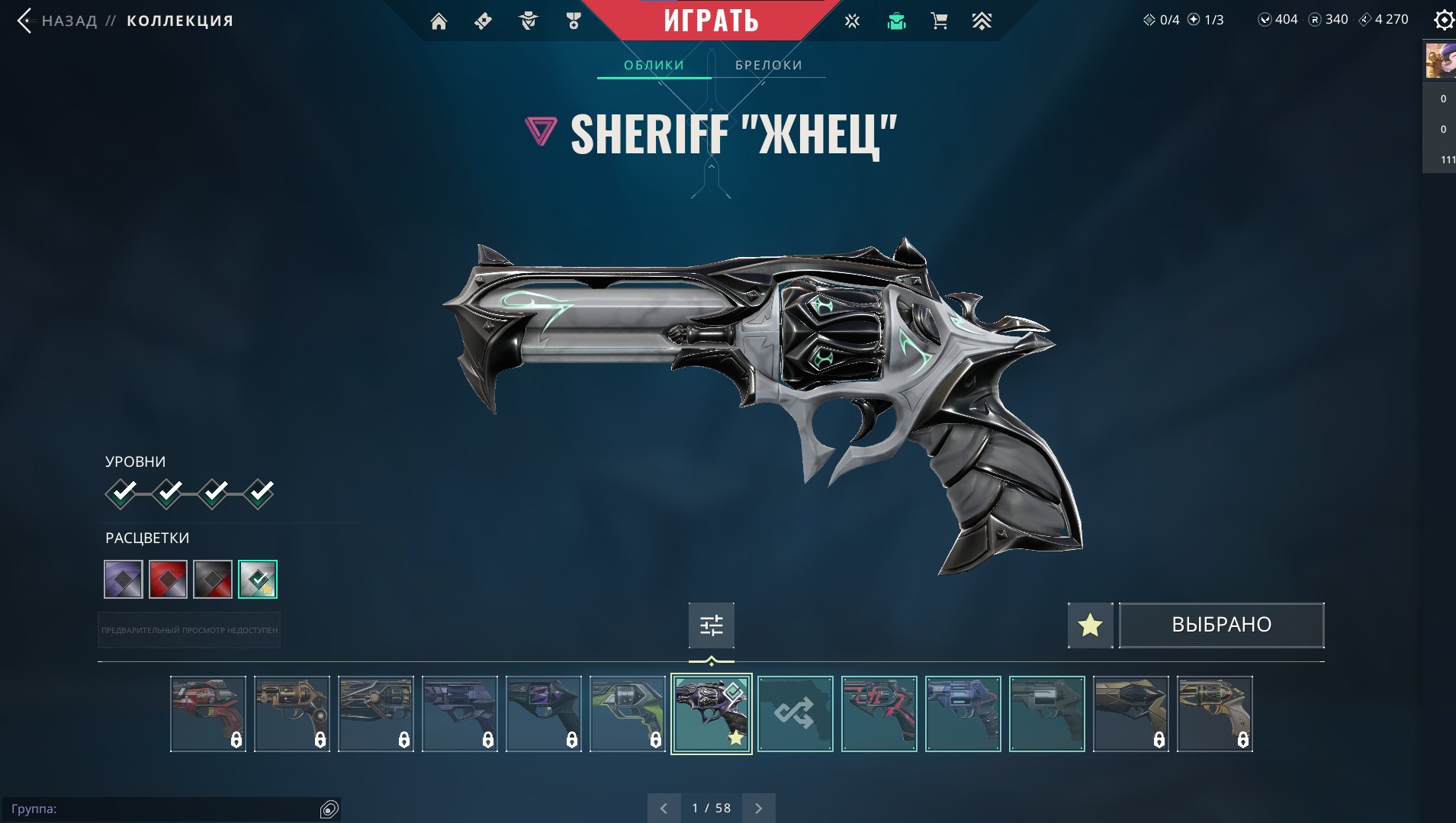Toggle the favorite star button
This screenshot has height=823, width=1456.
coord(1090,625)
